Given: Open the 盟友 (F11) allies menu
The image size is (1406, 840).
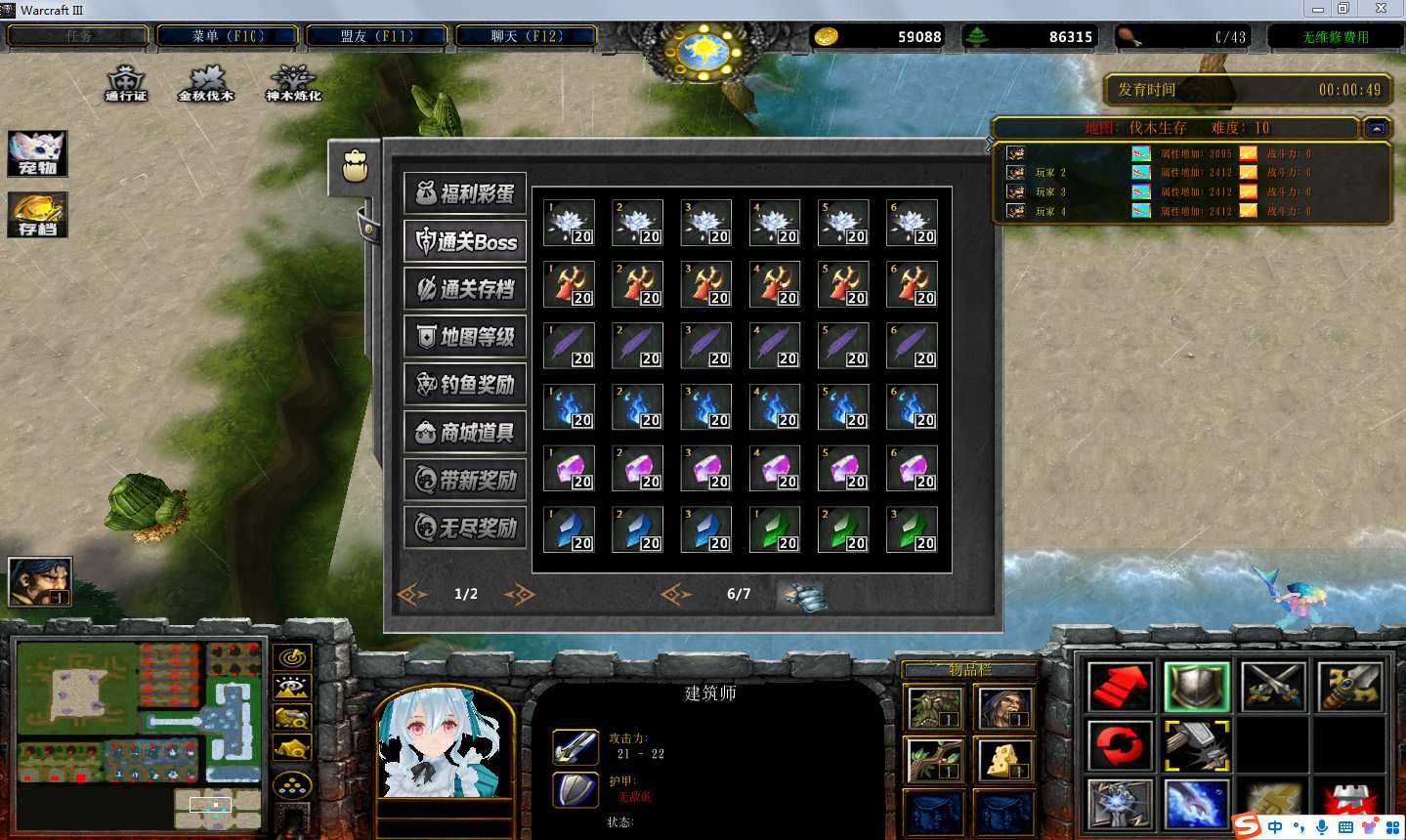Looking at the screenshot, I should click(x=377, y=37).
